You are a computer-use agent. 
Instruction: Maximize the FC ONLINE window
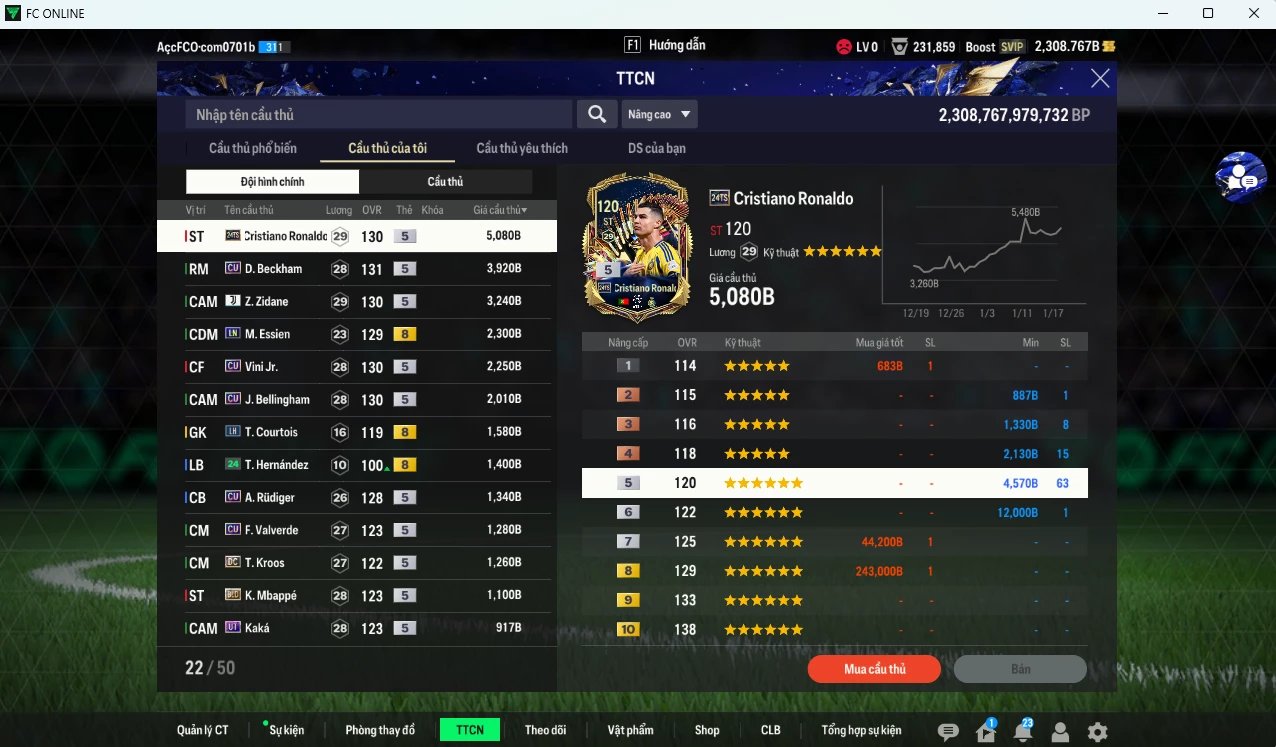(1208, 13)
